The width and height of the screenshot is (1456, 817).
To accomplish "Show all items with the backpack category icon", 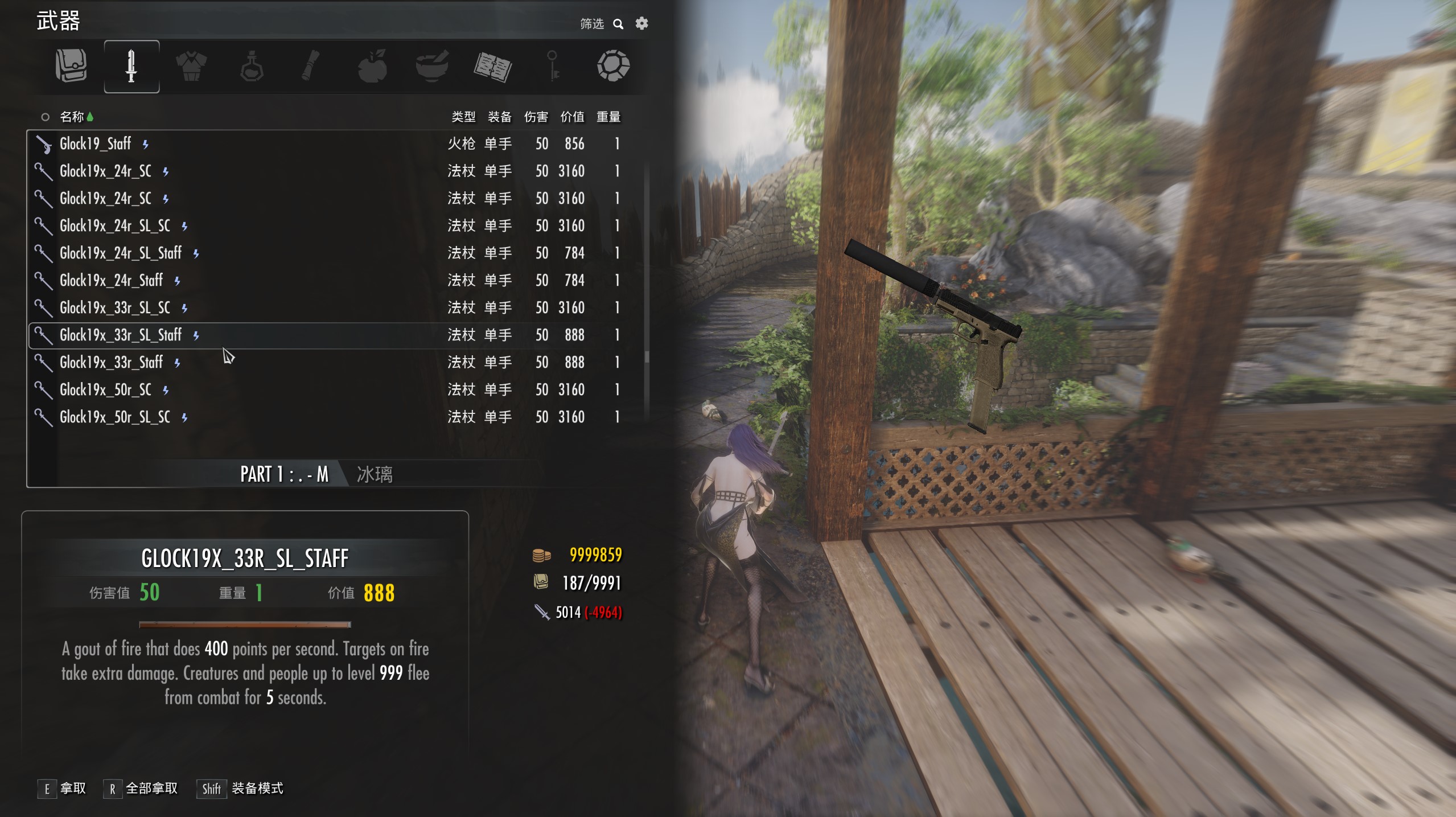I will (71, 66).
